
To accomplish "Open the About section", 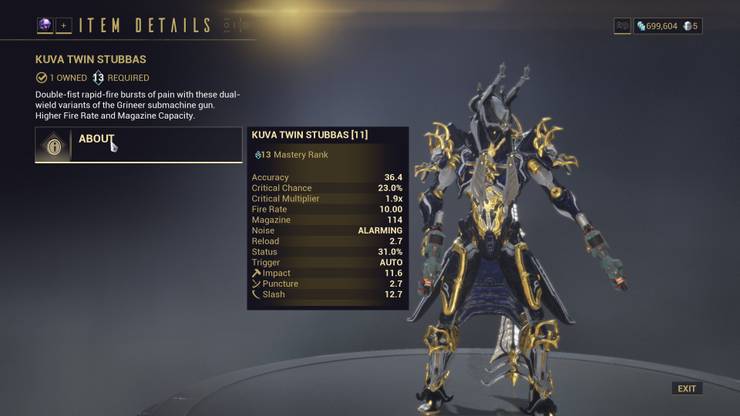I will (x=138, y=145).
